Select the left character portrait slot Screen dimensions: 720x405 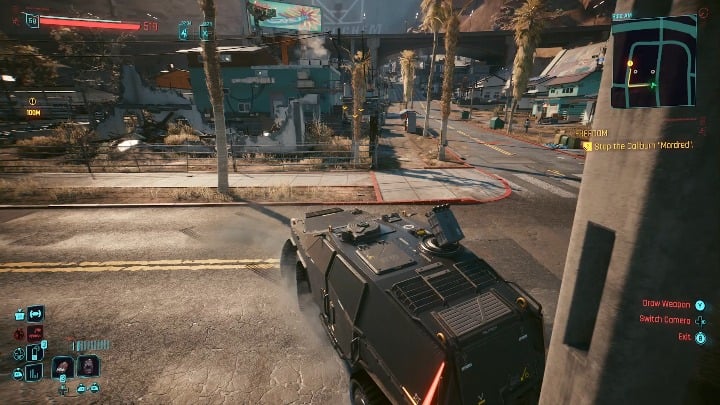pyautogui.click(x=63, y=367)
